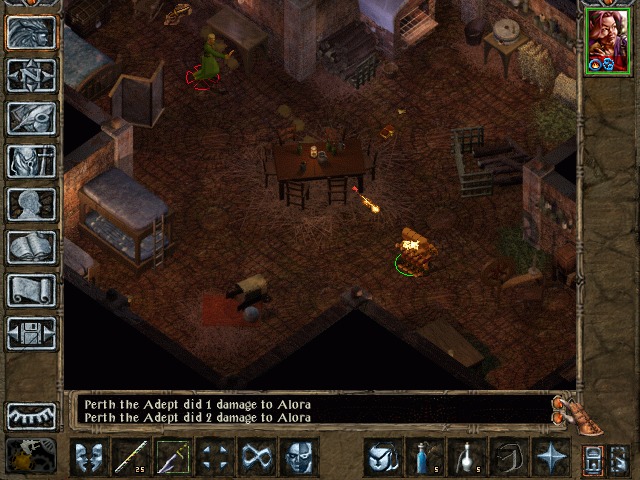This screenshot has height=480, width=640.
Task: Open options via floppy disk button
Action: click(31, 333)
